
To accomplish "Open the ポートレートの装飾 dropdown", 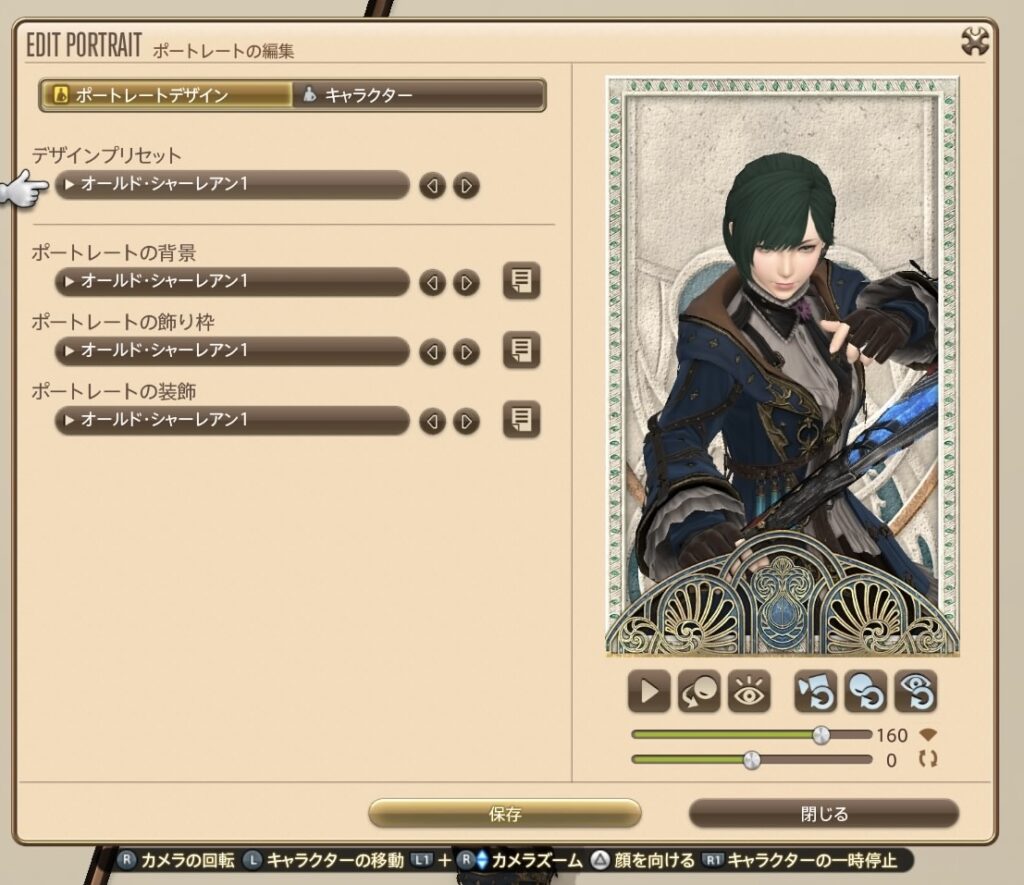I will pyautogui.click(x=232, y=421).
